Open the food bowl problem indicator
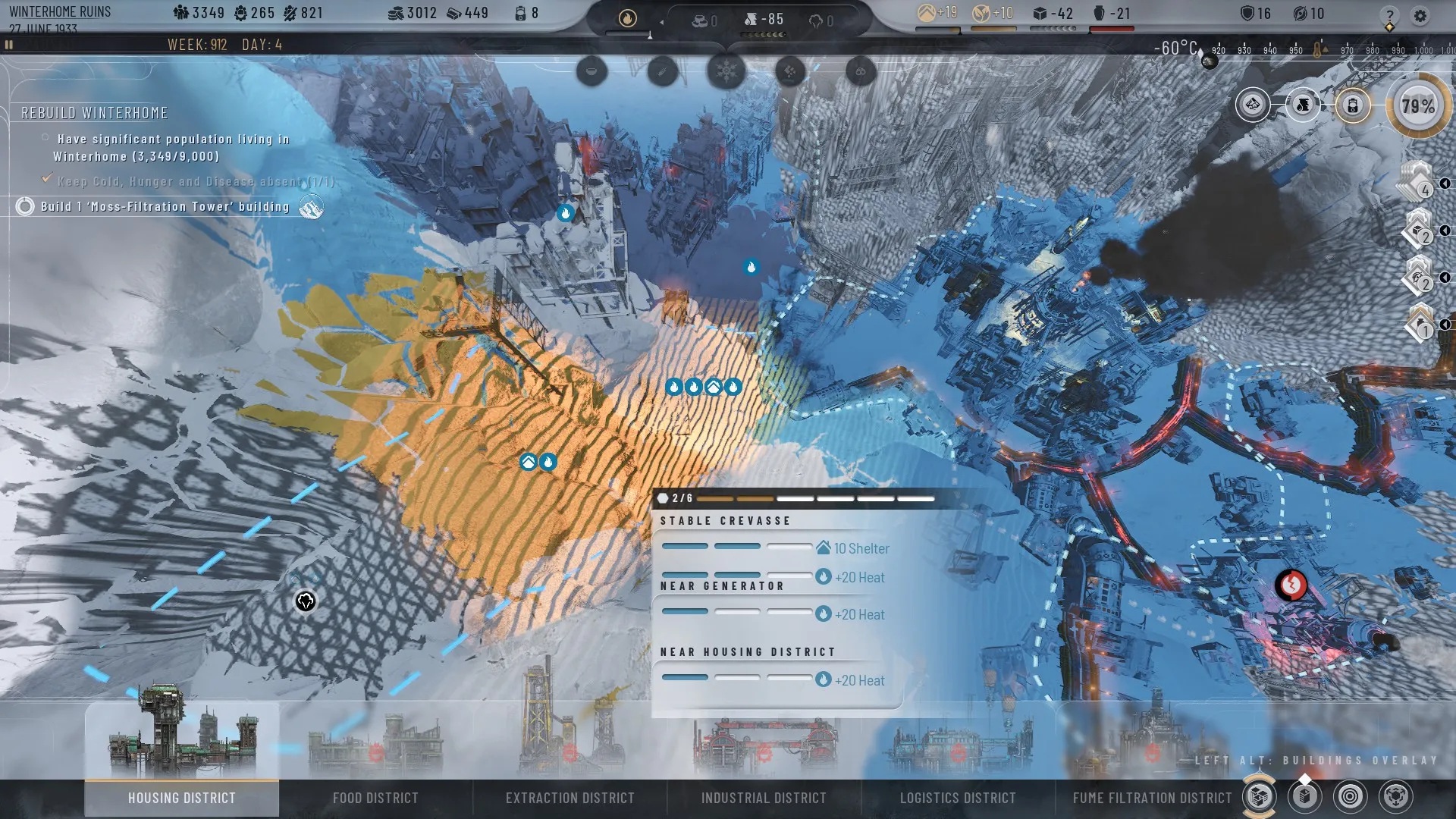Image resolution: width=1456 pixels, height=819 pixels. click(x=591, y=72)
